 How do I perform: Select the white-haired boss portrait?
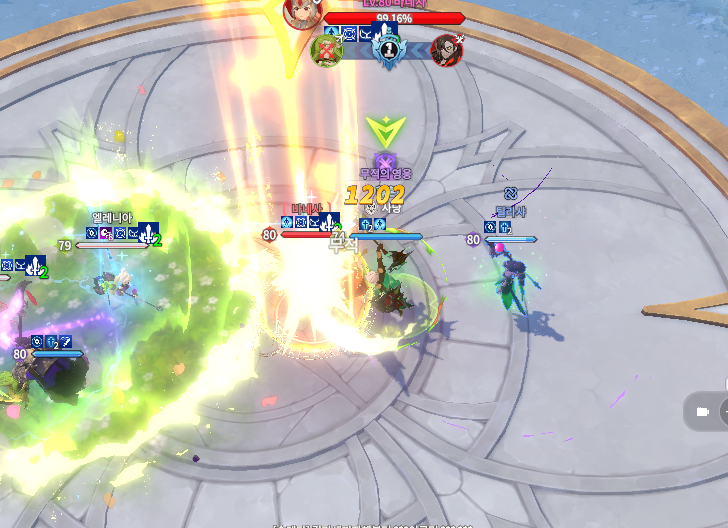pos(299,13)
